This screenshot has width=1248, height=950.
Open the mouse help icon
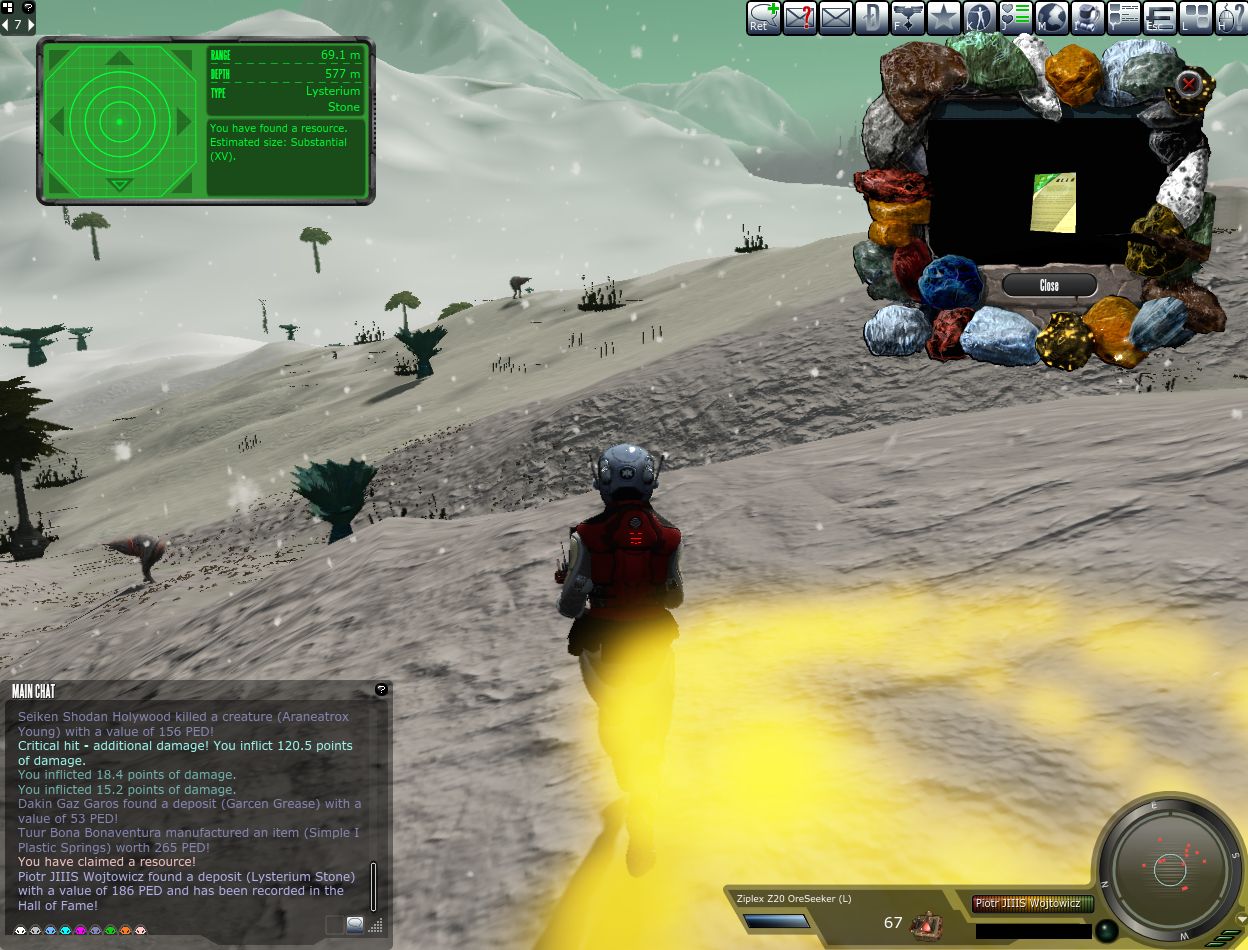coord(1231,17)
